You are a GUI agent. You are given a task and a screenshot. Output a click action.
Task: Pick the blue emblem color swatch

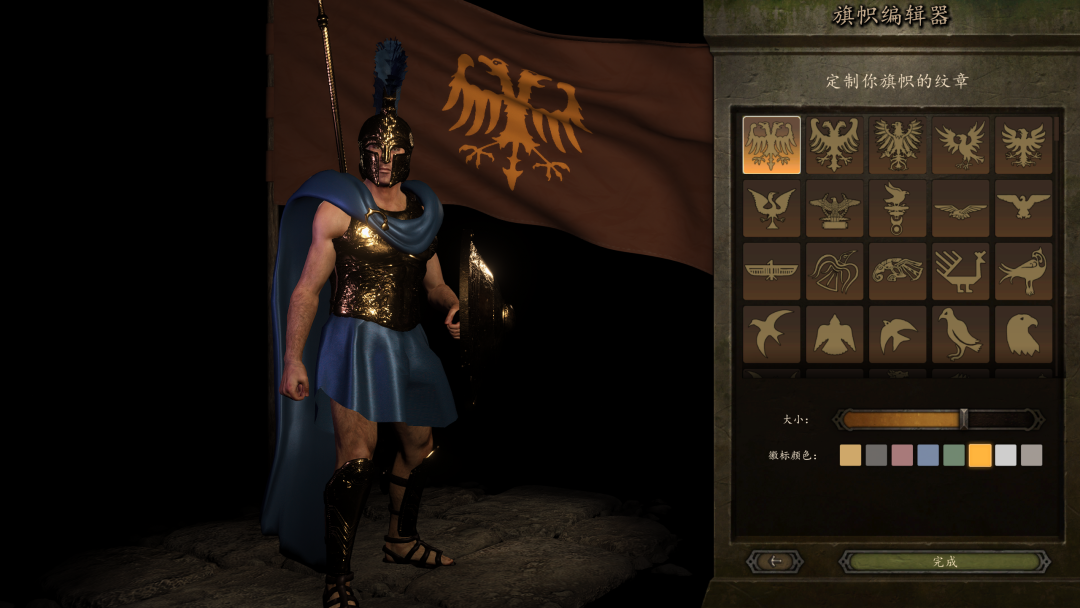click(928, 456)
